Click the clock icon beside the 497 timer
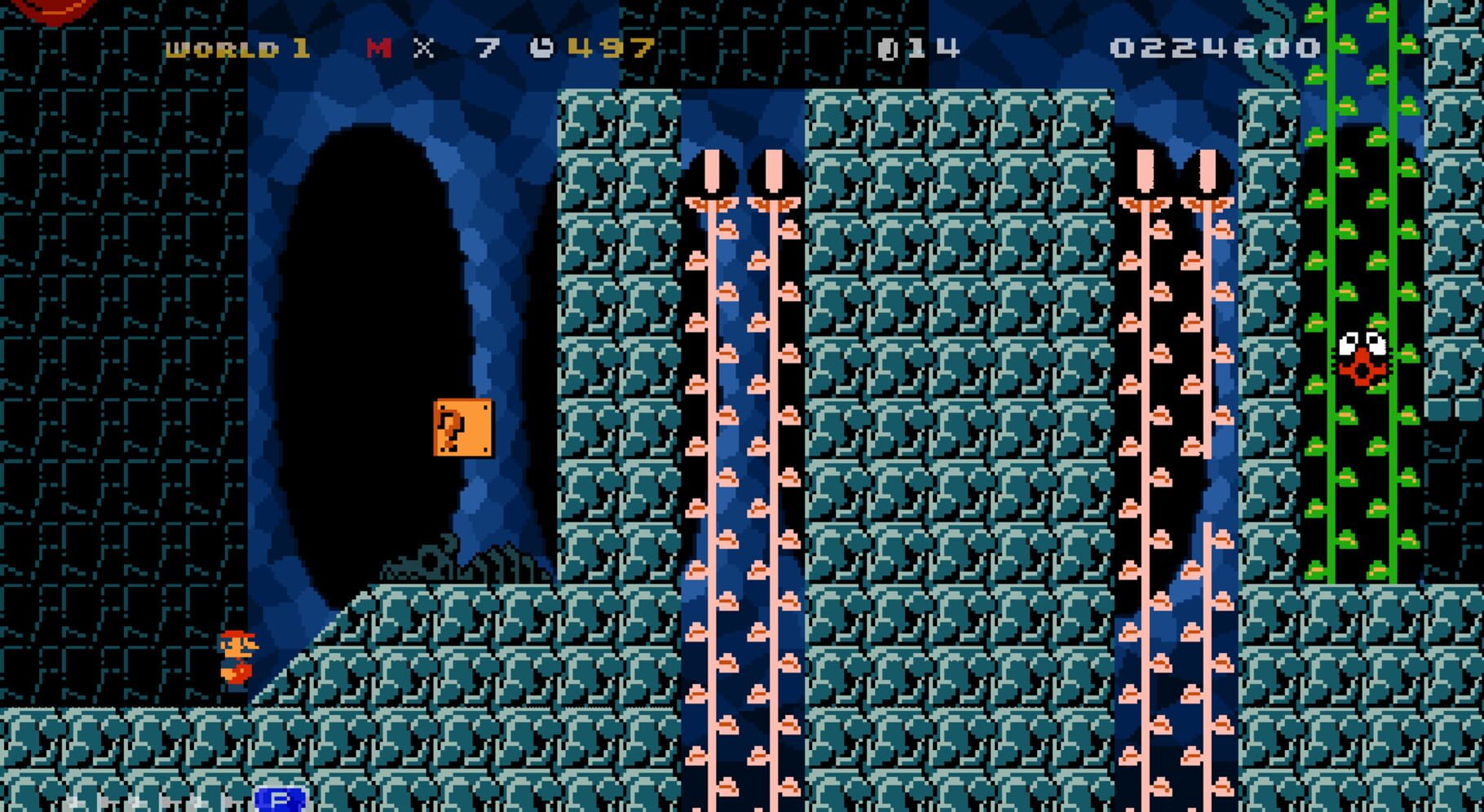Screen dimensions: 1484x812 (x=541, y=49)
